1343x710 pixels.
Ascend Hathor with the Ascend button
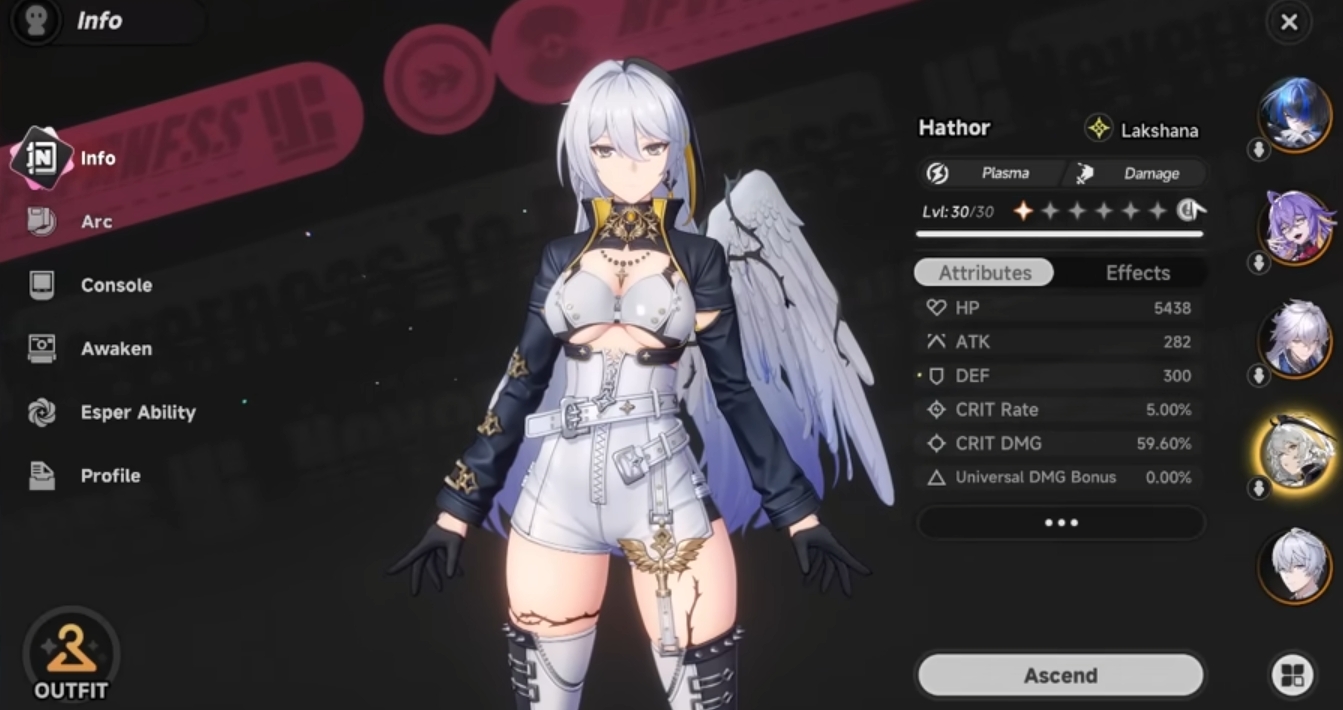1060,676
